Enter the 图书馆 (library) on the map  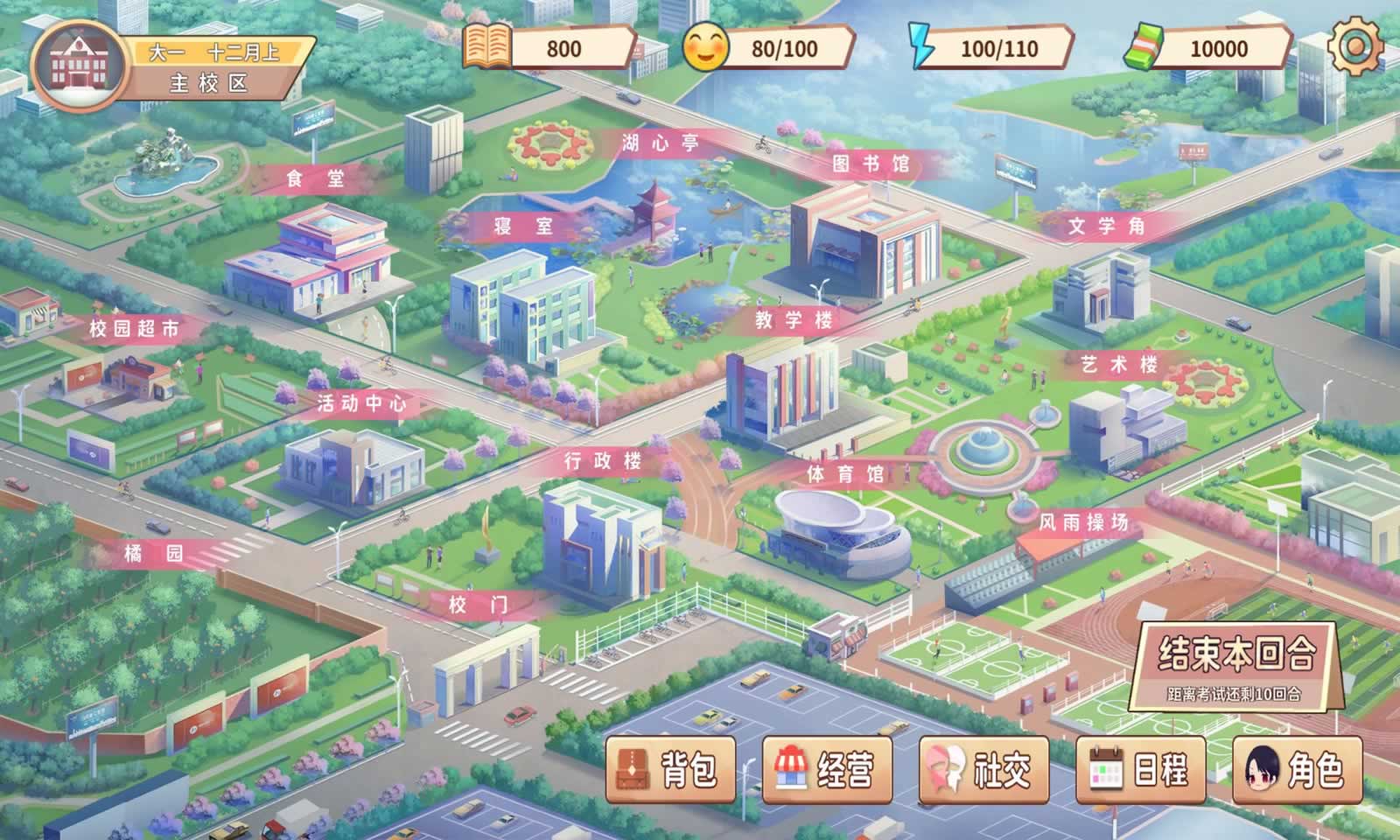875,162
